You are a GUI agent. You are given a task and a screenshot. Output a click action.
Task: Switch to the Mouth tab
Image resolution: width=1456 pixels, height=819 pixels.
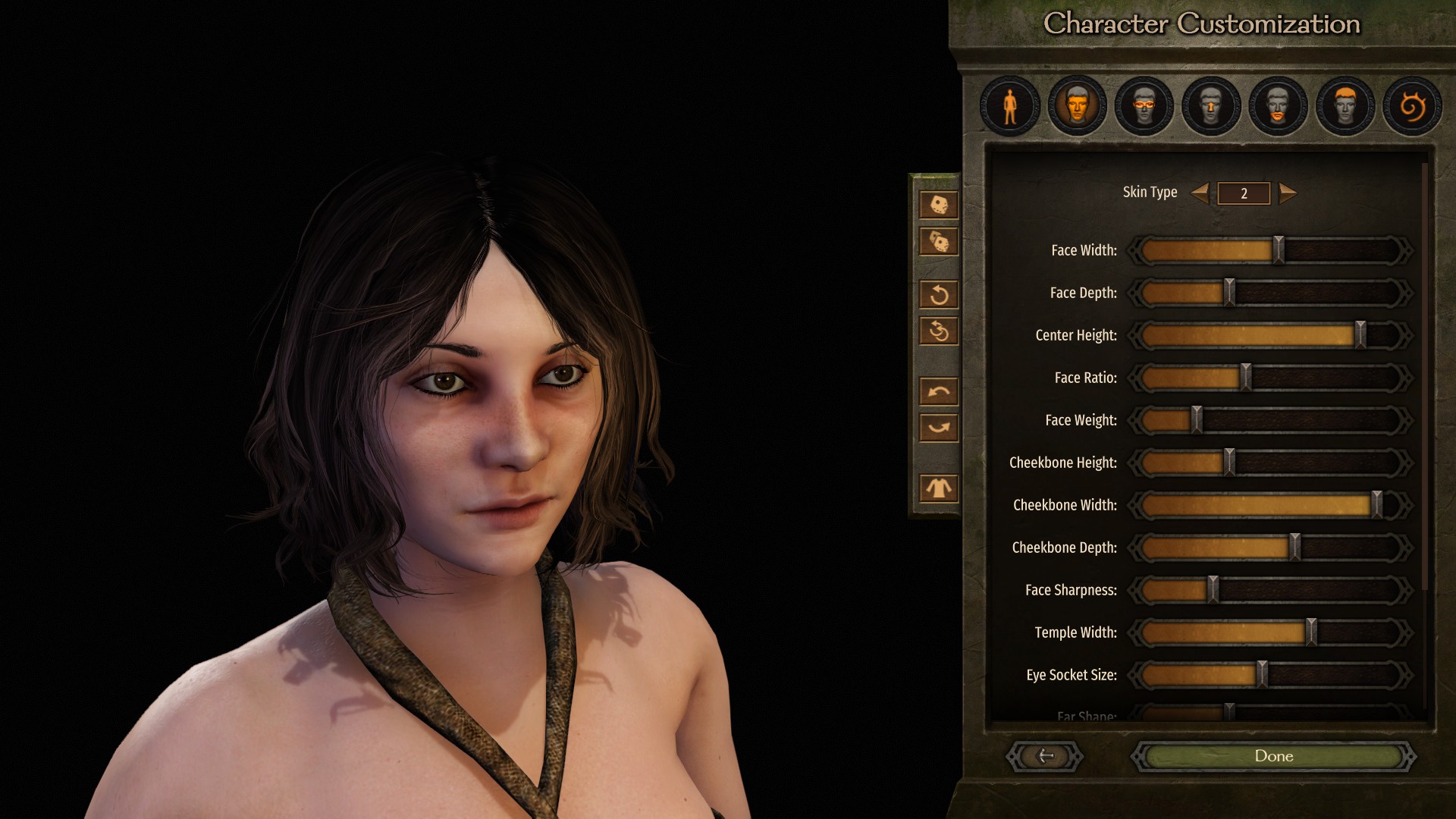(1278, 106)
